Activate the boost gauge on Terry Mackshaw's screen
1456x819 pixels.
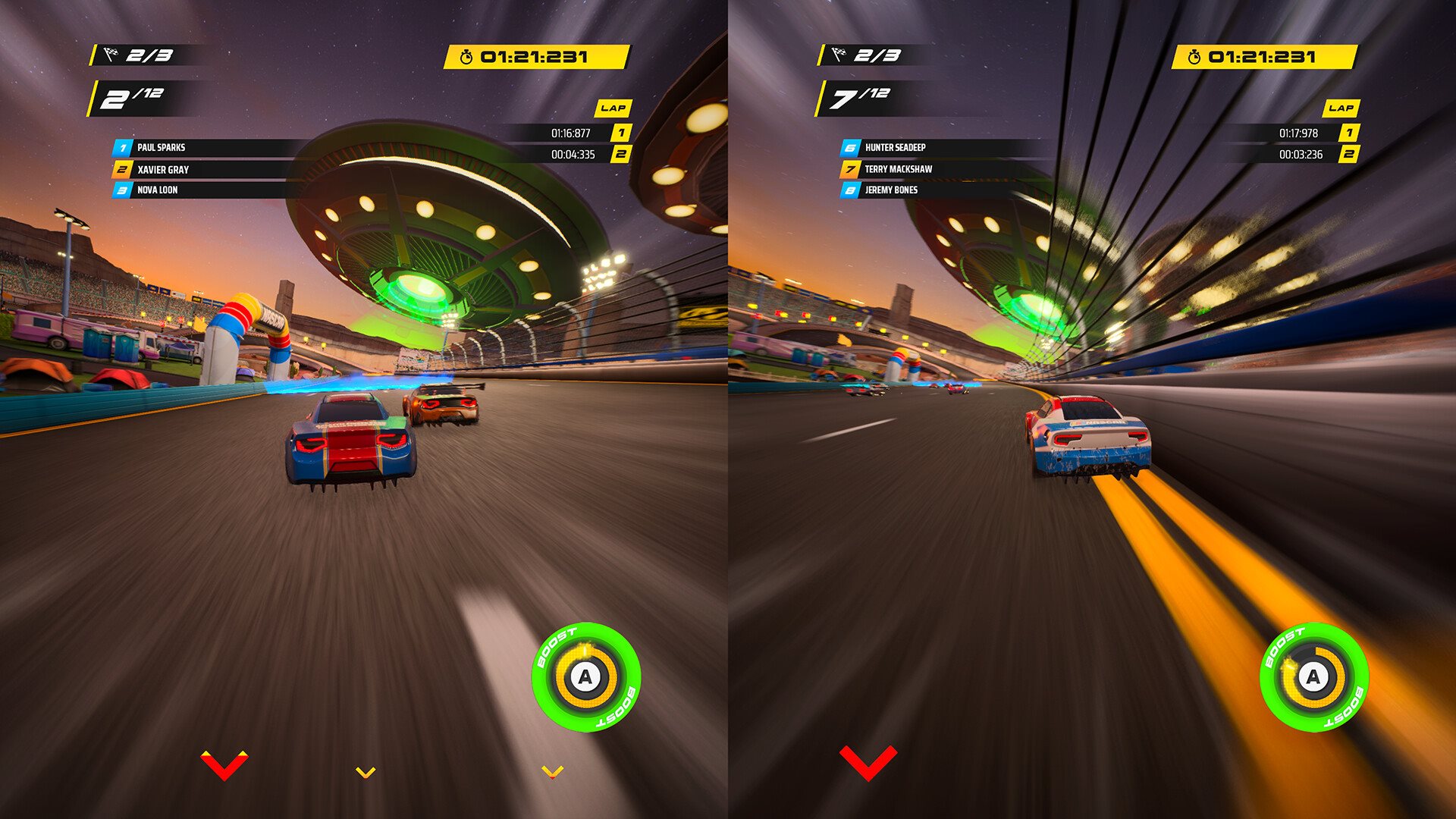click(x=1313, y=676)
